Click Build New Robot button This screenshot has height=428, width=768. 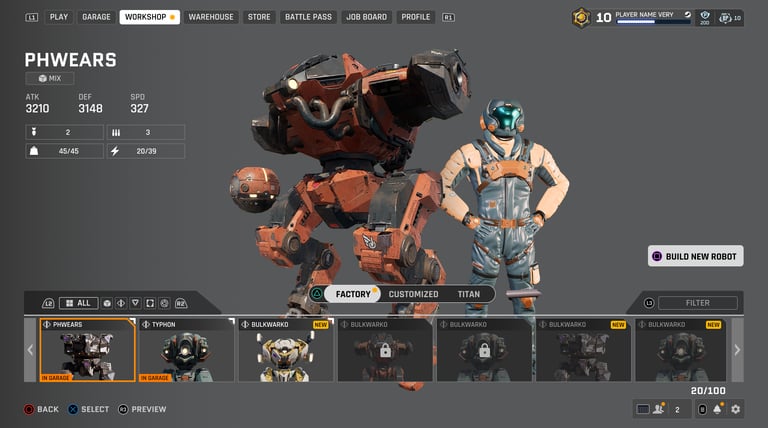pos(696,256)
